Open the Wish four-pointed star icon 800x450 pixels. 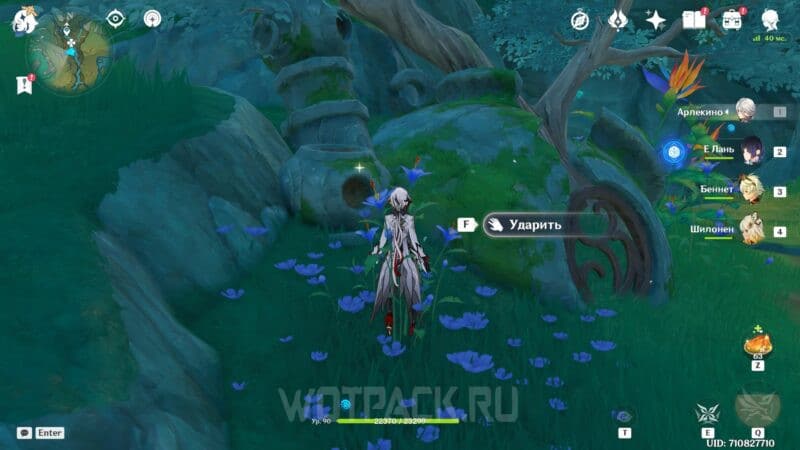click(656, 20)
